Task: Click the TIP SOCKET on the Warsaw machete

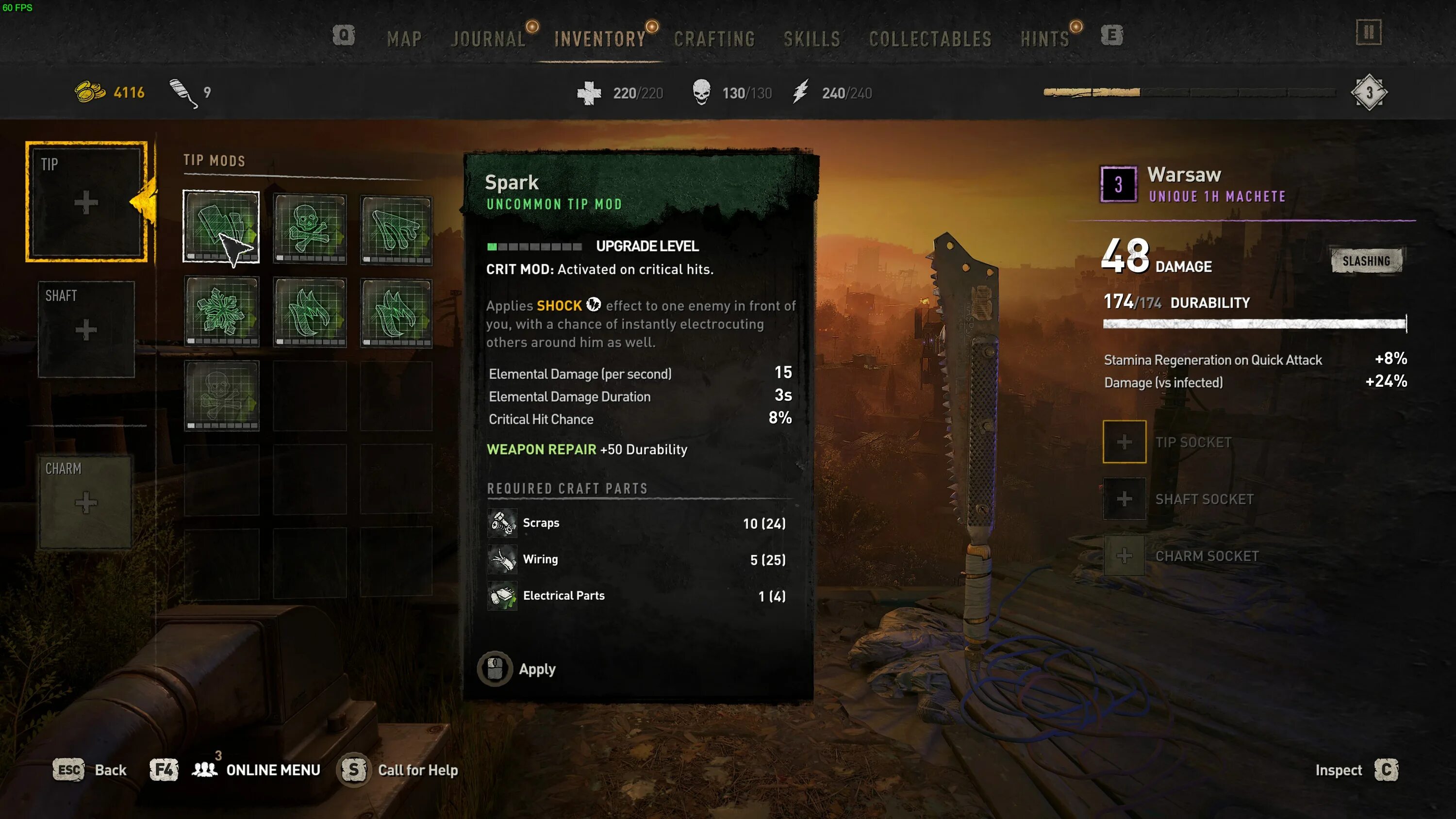Action: (1124, 442)
